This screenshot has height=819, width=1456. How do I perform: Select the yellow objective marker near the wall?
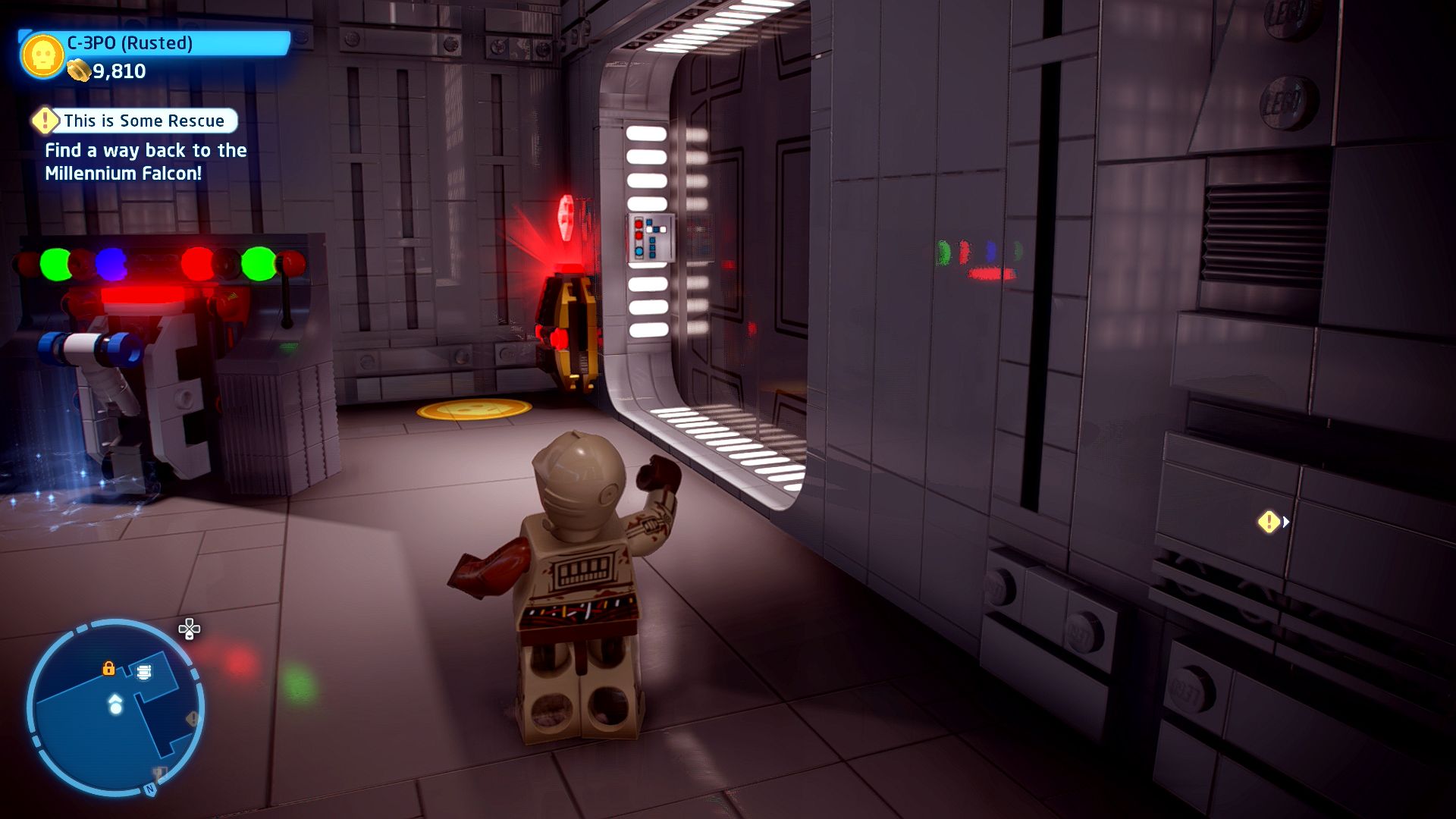[x=1269, y=522]
